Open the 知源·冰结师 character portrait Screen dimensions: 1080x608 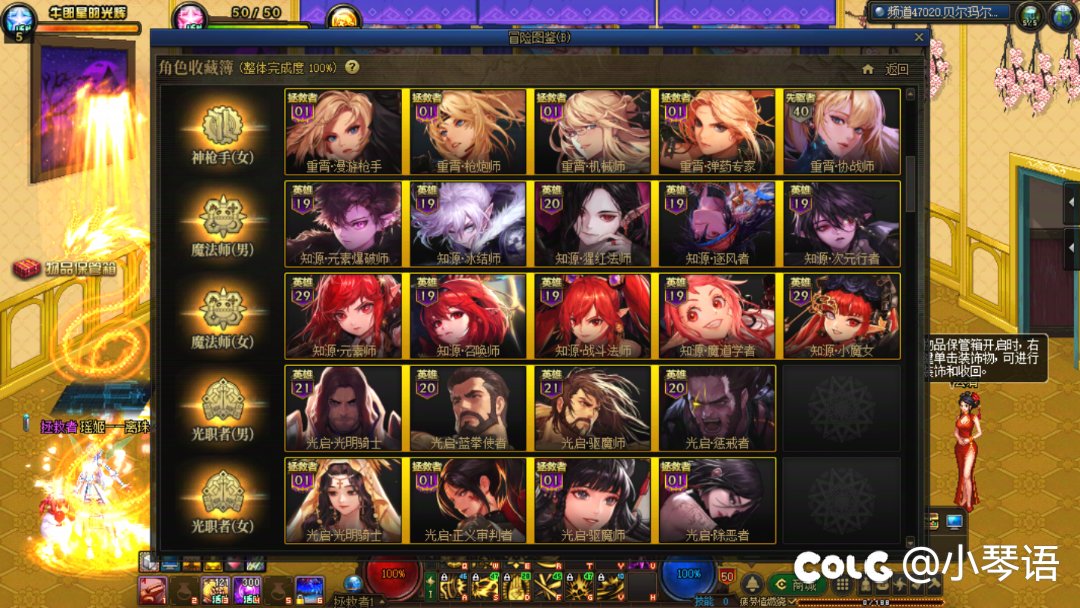(468, 224)
